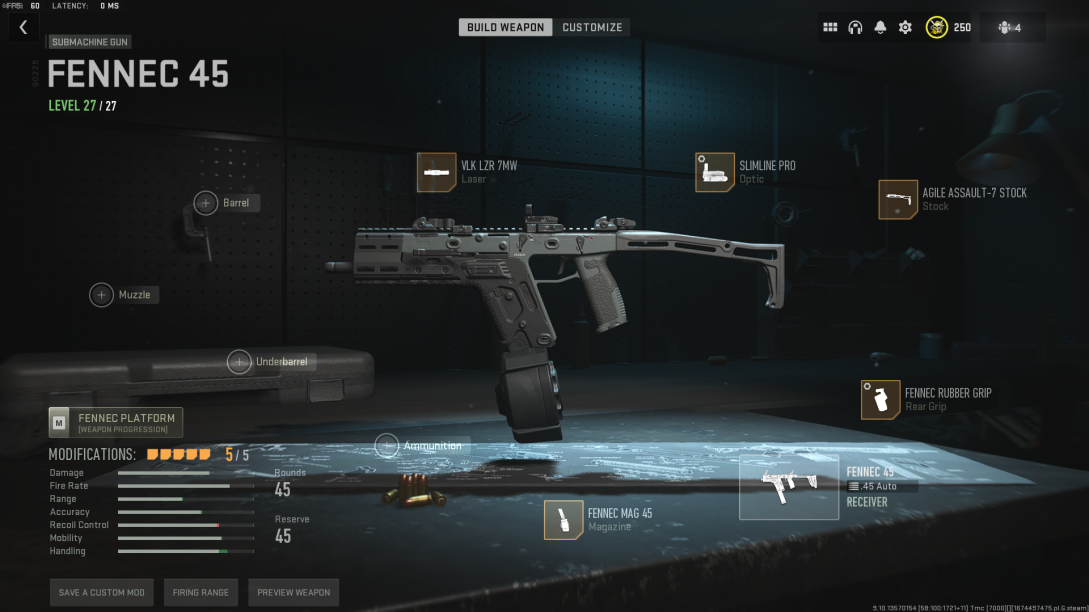Add an attachment to the Muzzle slot

click(x=102, y=295)
